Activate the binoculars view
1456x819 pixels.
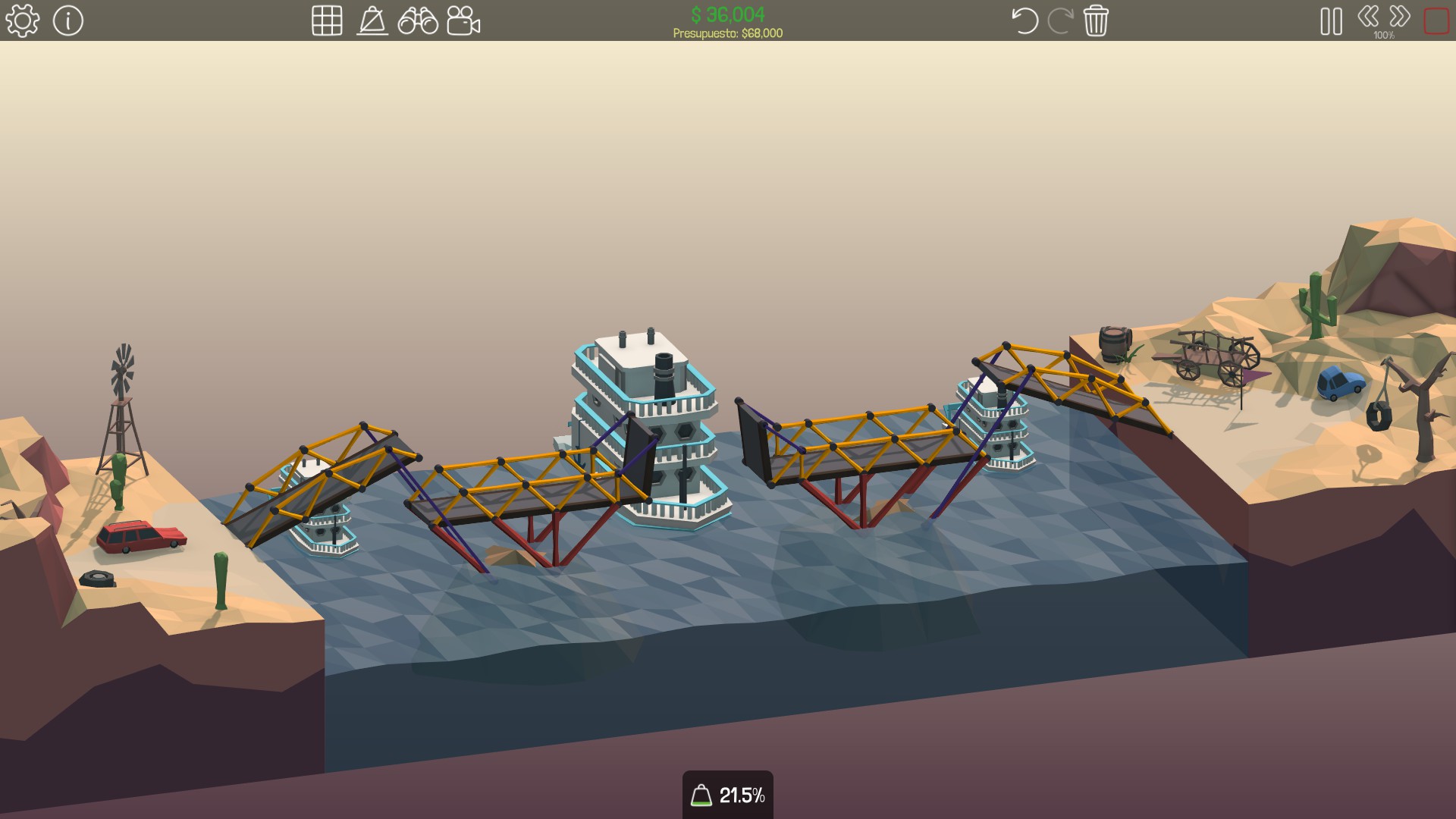[x=418, y=20]
